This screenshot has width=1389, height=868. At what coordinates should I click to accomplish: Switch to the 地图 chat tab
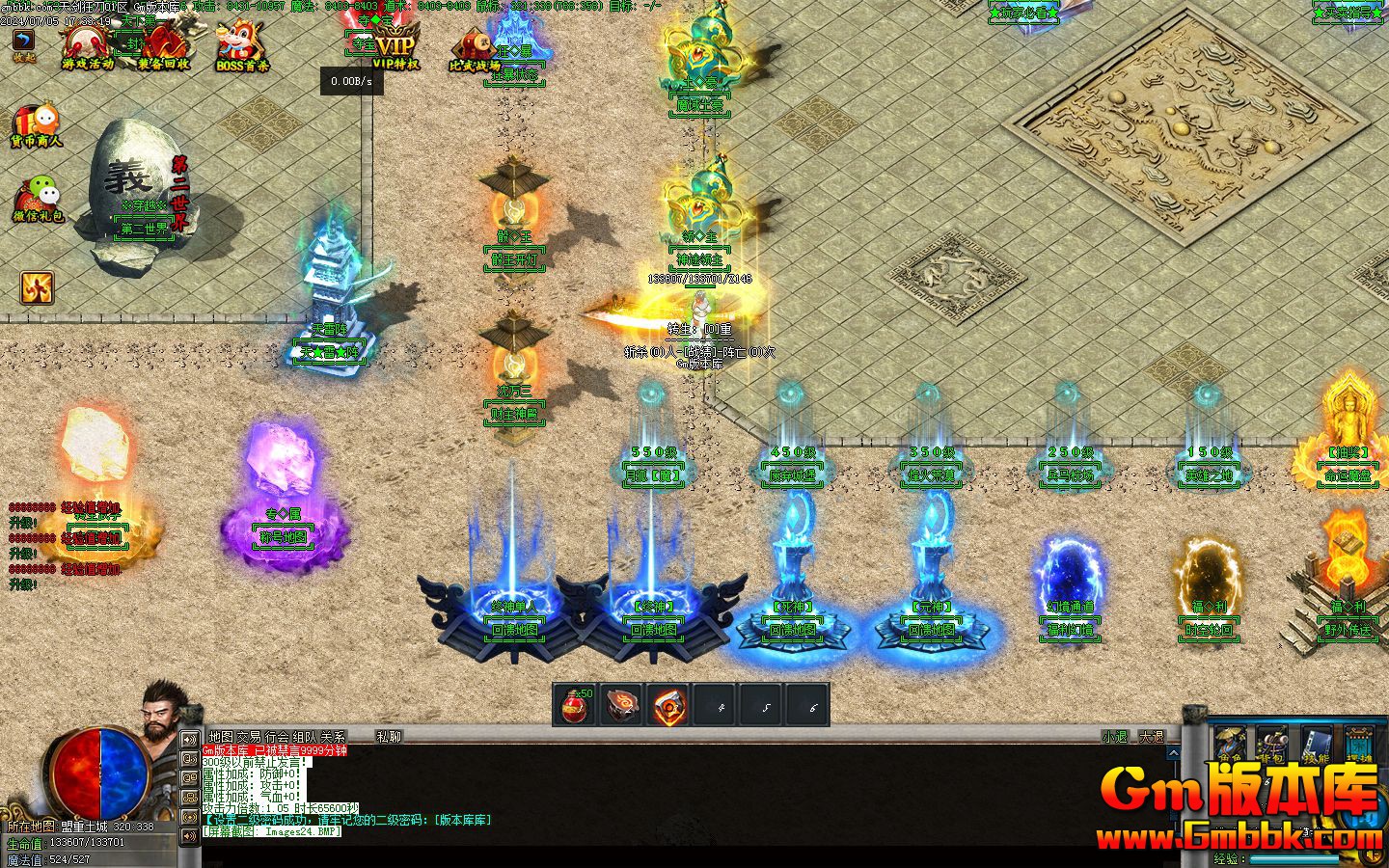(x=221, y=737)
